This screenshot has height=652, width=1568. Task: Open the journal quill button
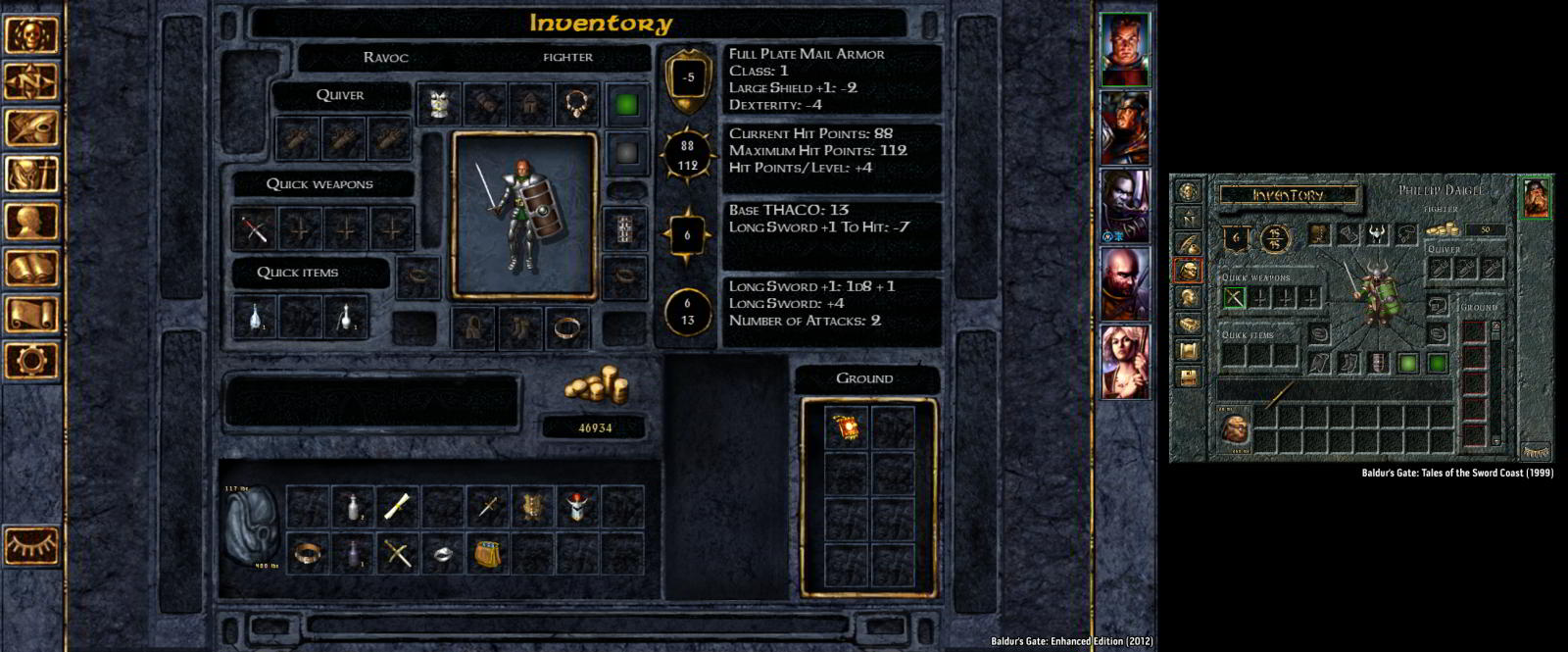pyautogui.click(x=31, y=128)
